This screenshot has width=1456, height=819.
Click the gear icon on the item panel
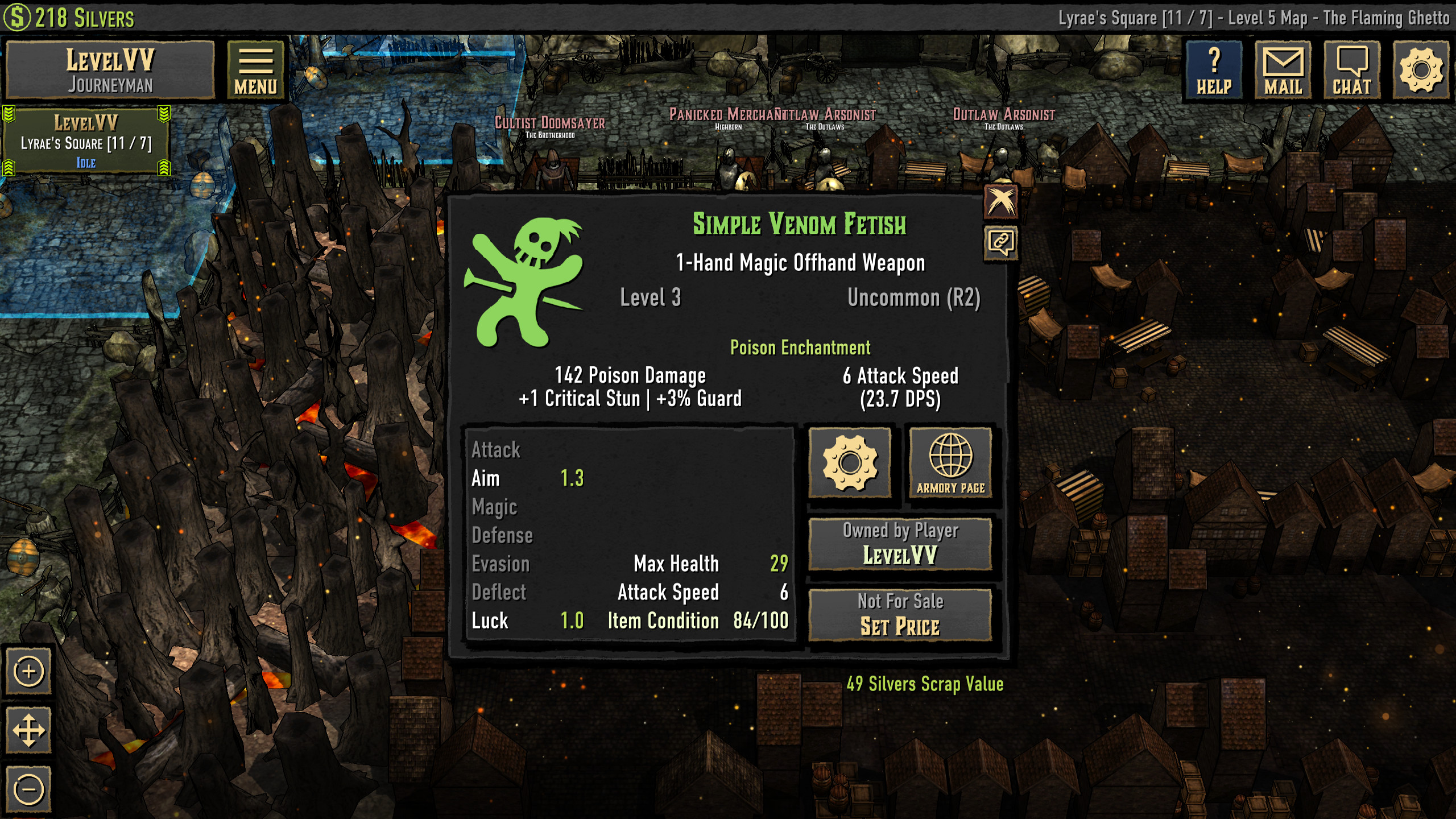click(850, 462)
